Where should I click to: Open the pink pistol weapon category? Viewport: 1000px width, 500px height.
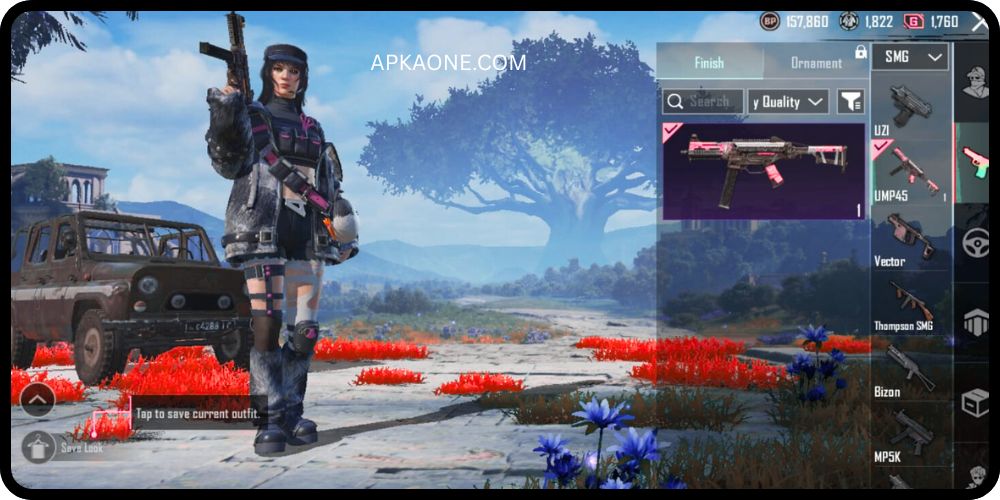[975, 160]
